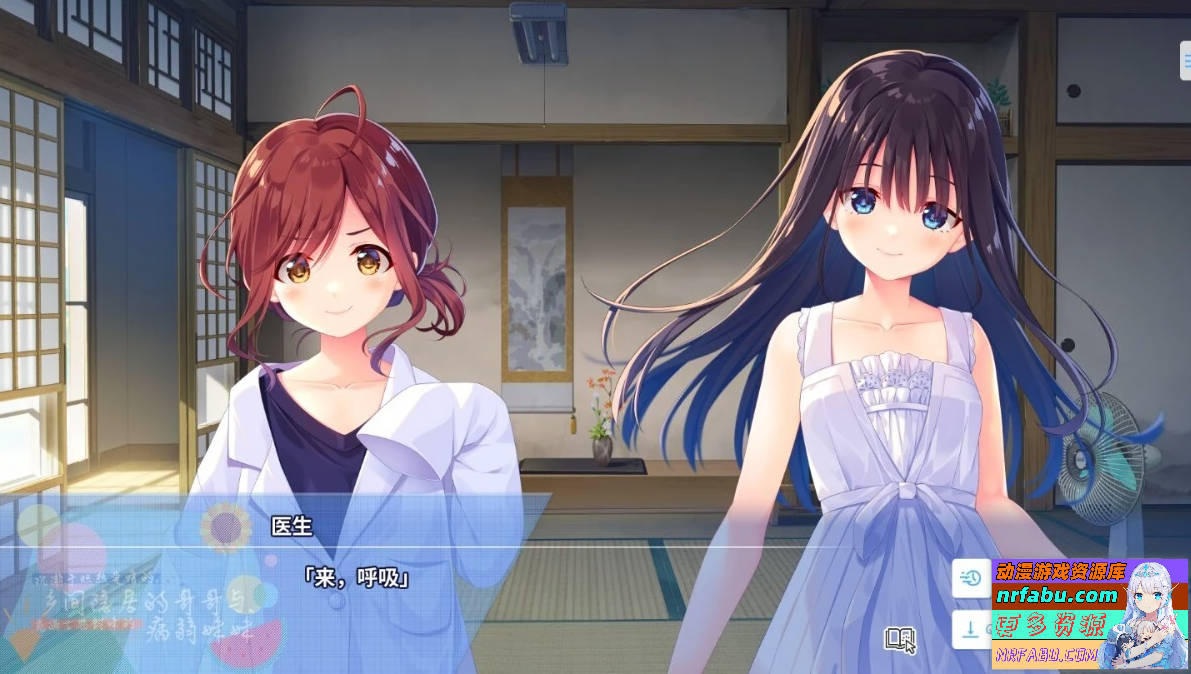Click the clock history log button

point(970,577)
